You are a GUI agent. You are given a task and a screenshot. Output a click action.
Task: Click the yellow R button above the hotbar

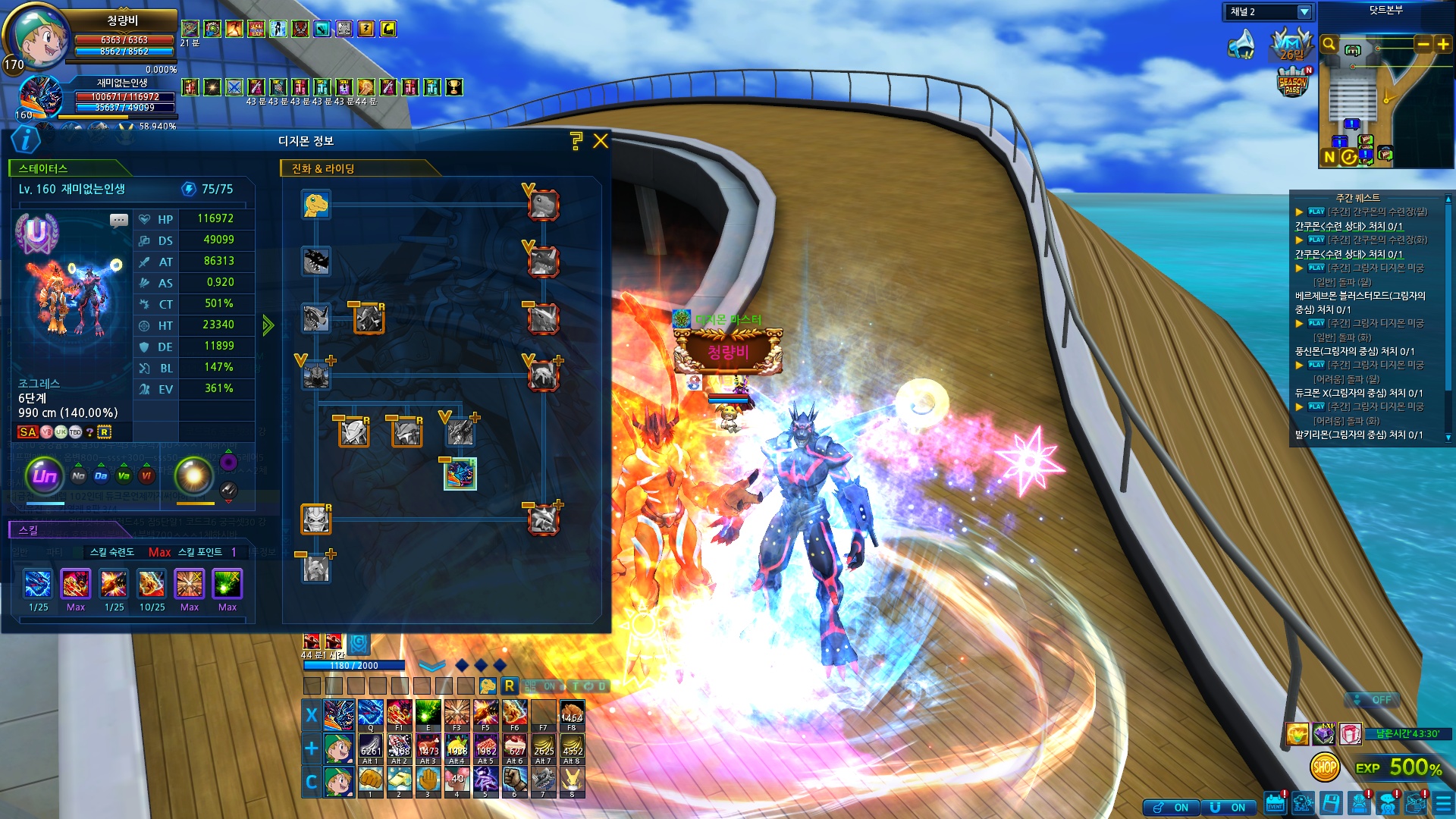pos(510,686)
